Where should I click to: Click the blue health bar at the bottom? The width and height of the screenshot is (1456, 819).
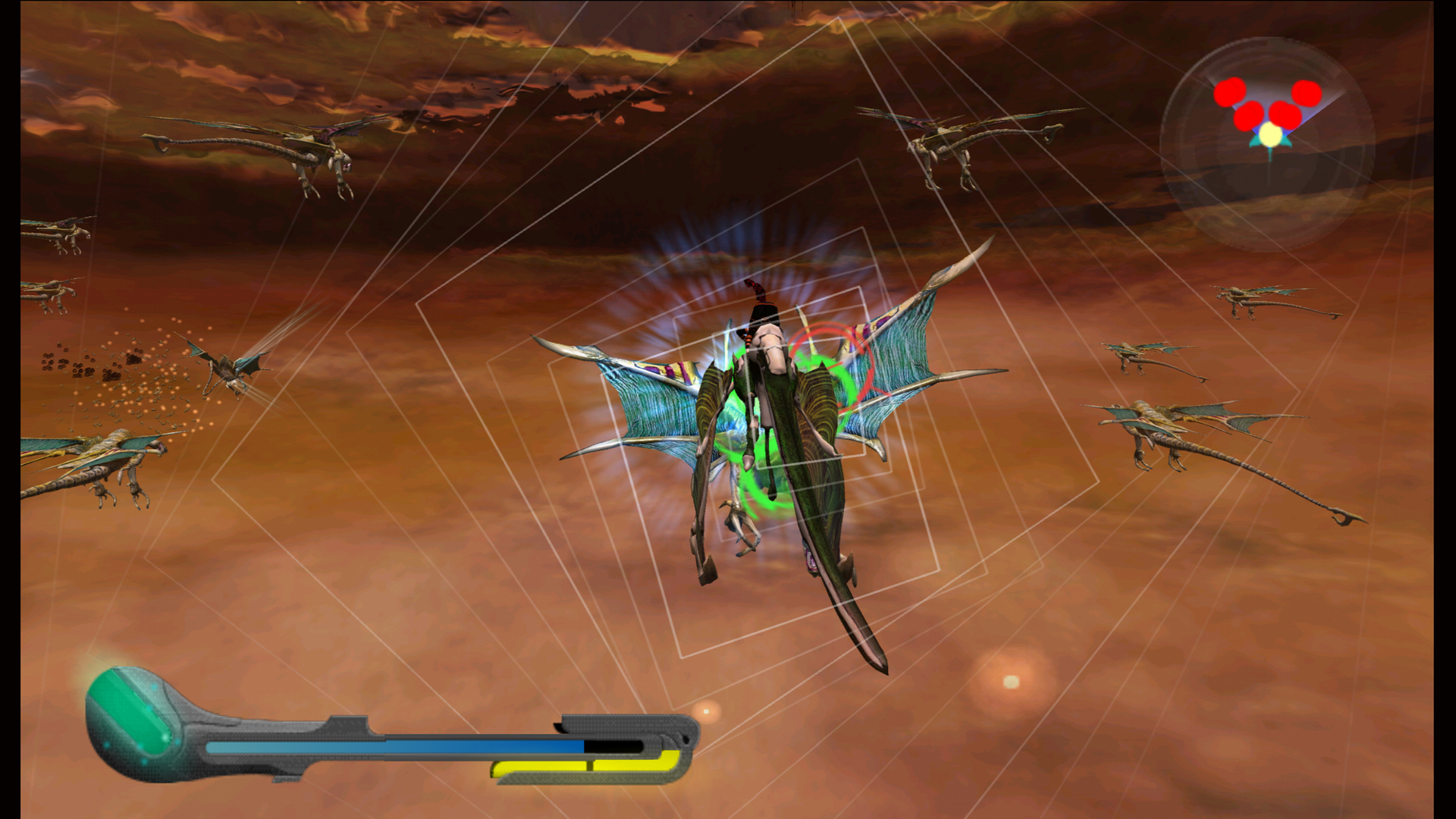394,745
